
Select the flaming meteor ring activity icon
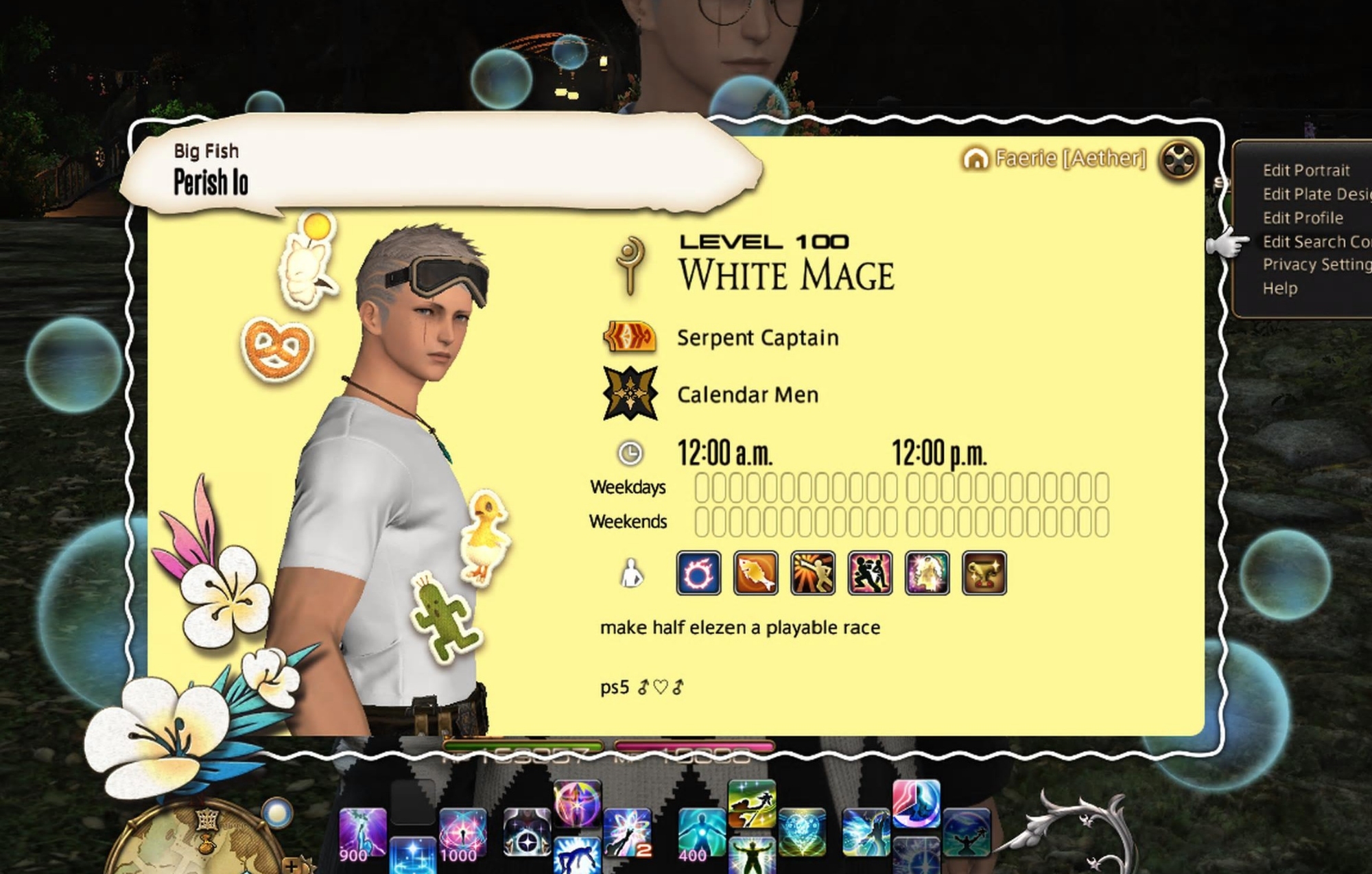pyautogui.click(x=698, y=573)
